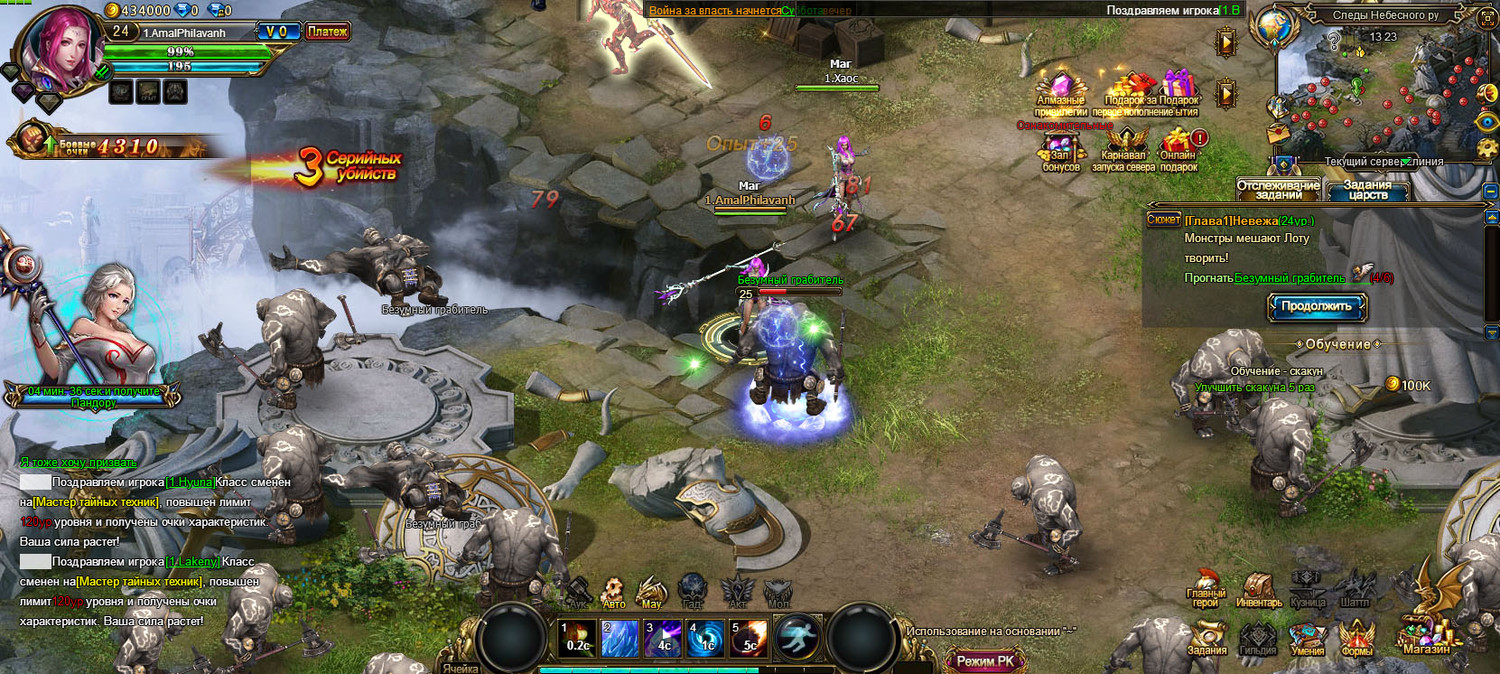Use the running figure dash ability

tap(797, 637)
